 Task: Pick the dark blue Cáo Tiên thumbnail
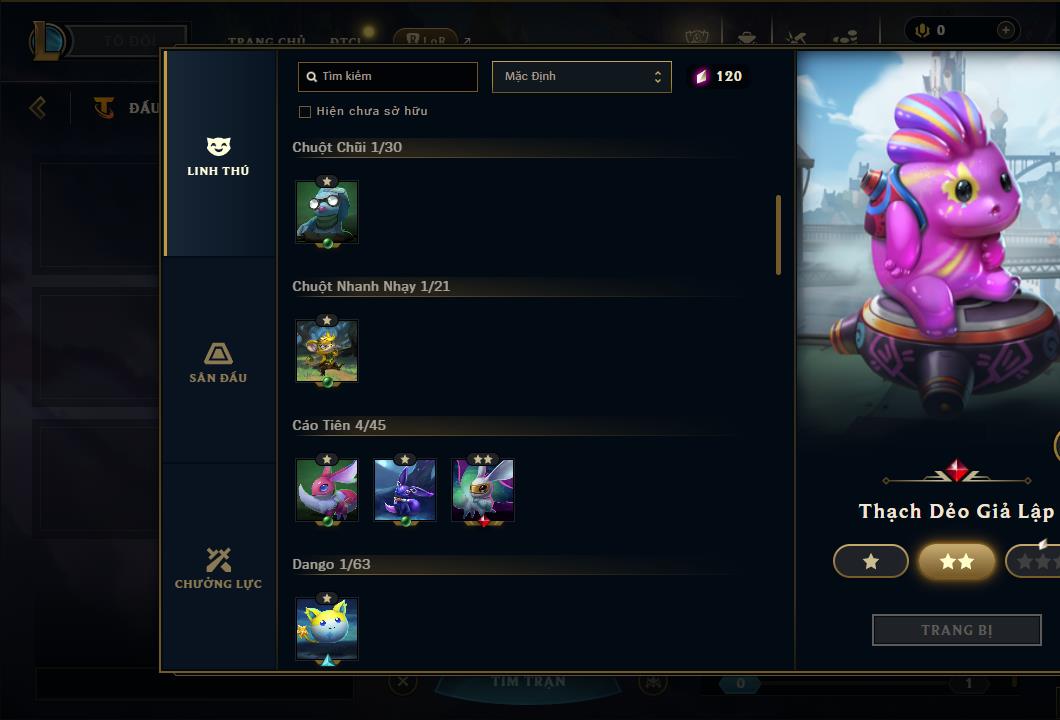click(405, 490)
